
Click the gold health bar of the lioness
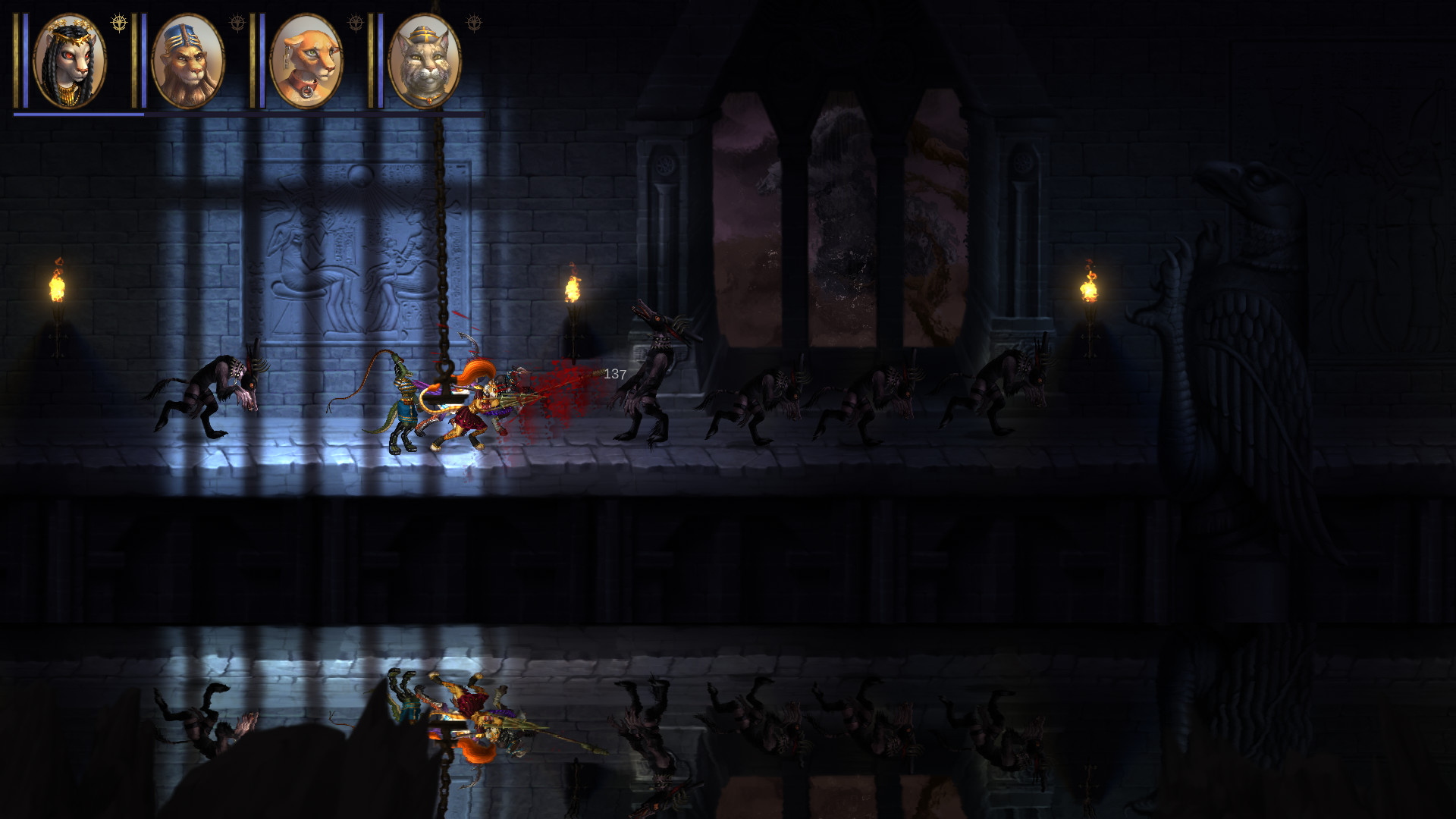click(x=17, y=62)
